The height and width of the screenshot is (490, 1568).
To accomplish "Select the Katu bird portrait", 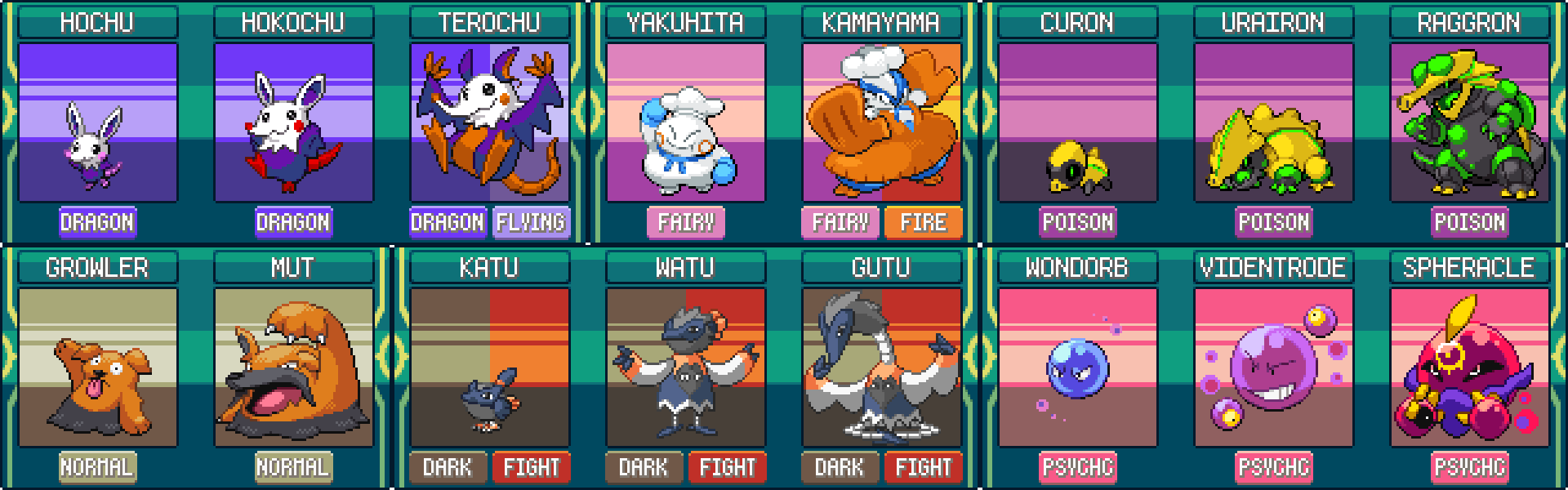I will [x=489, y=367].
